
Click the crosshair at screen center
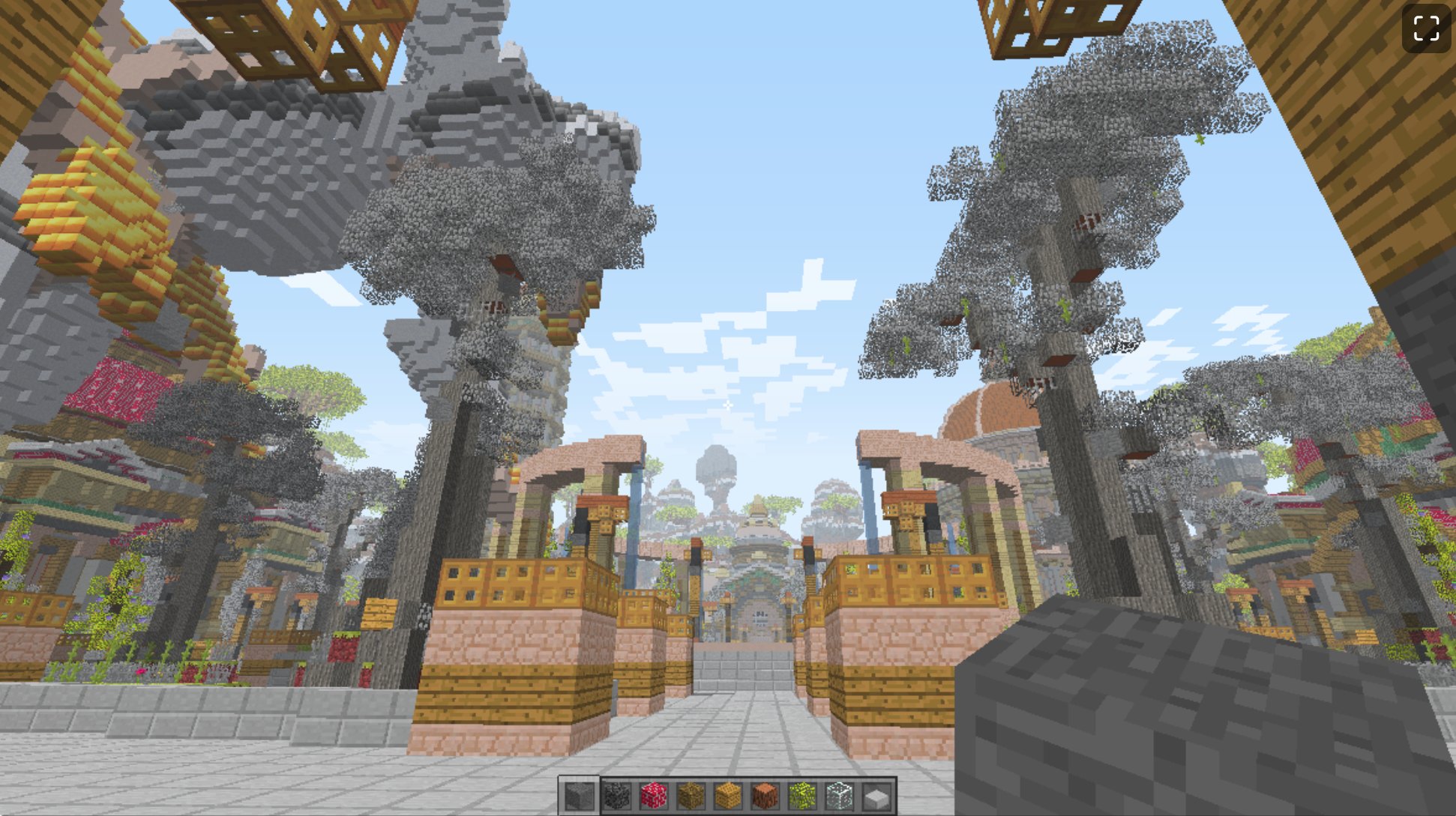click(x=728, y=405)
